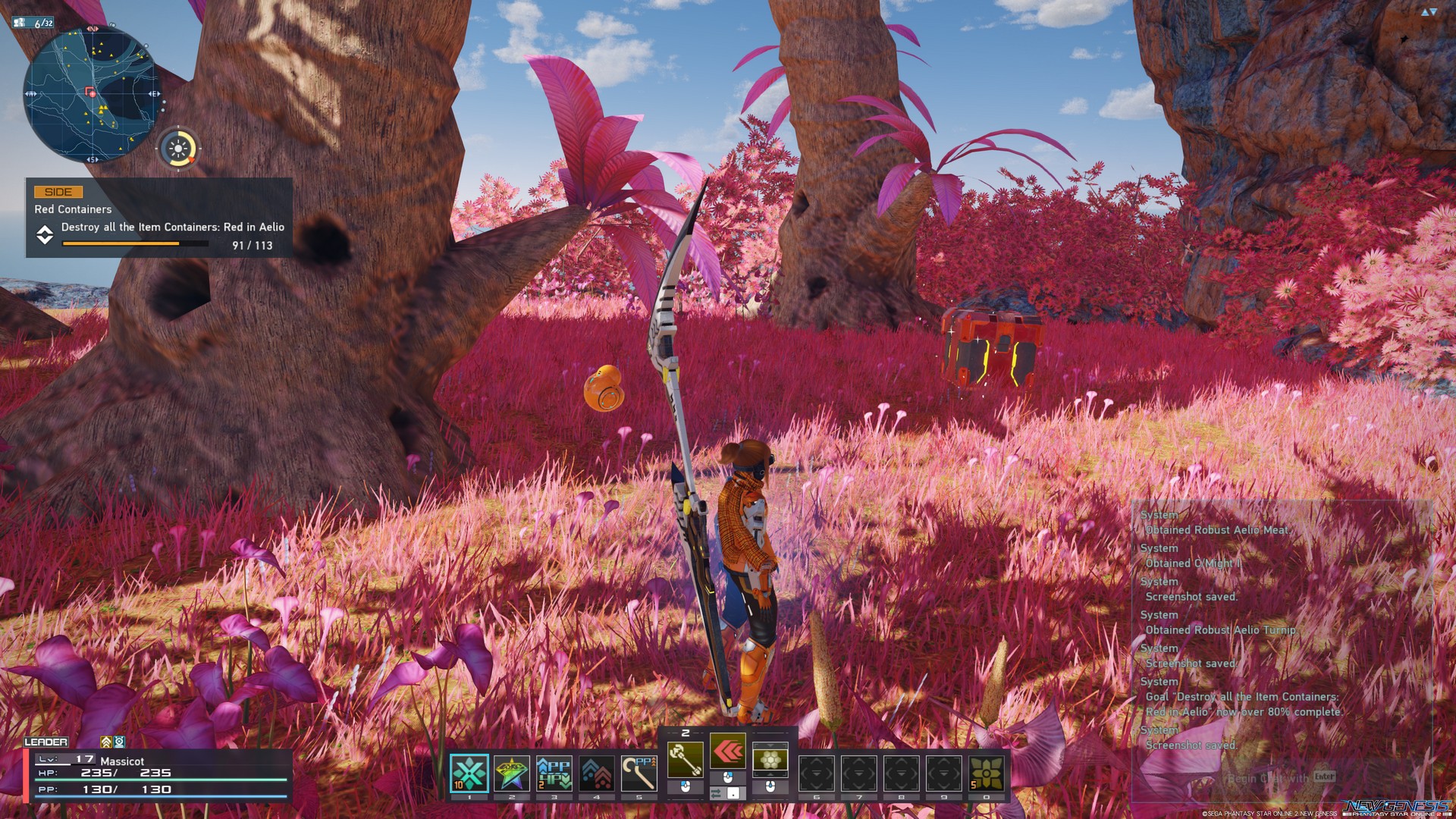Select the equipped partisan weapon icon above the palette
Viewport: 1456px width, 819px height.
[x=686, y=759]
